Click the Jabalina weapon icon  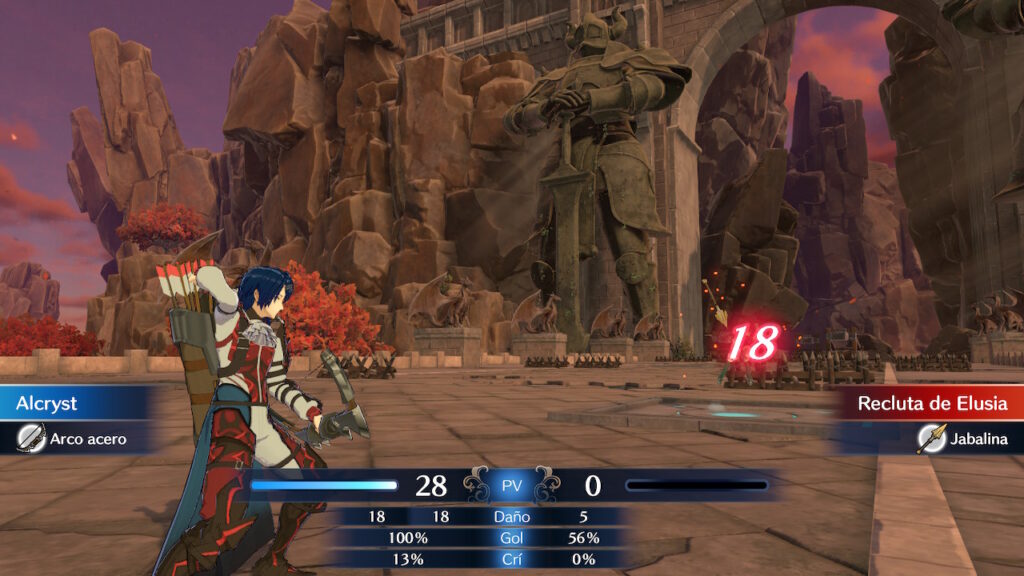pos(930,438)
